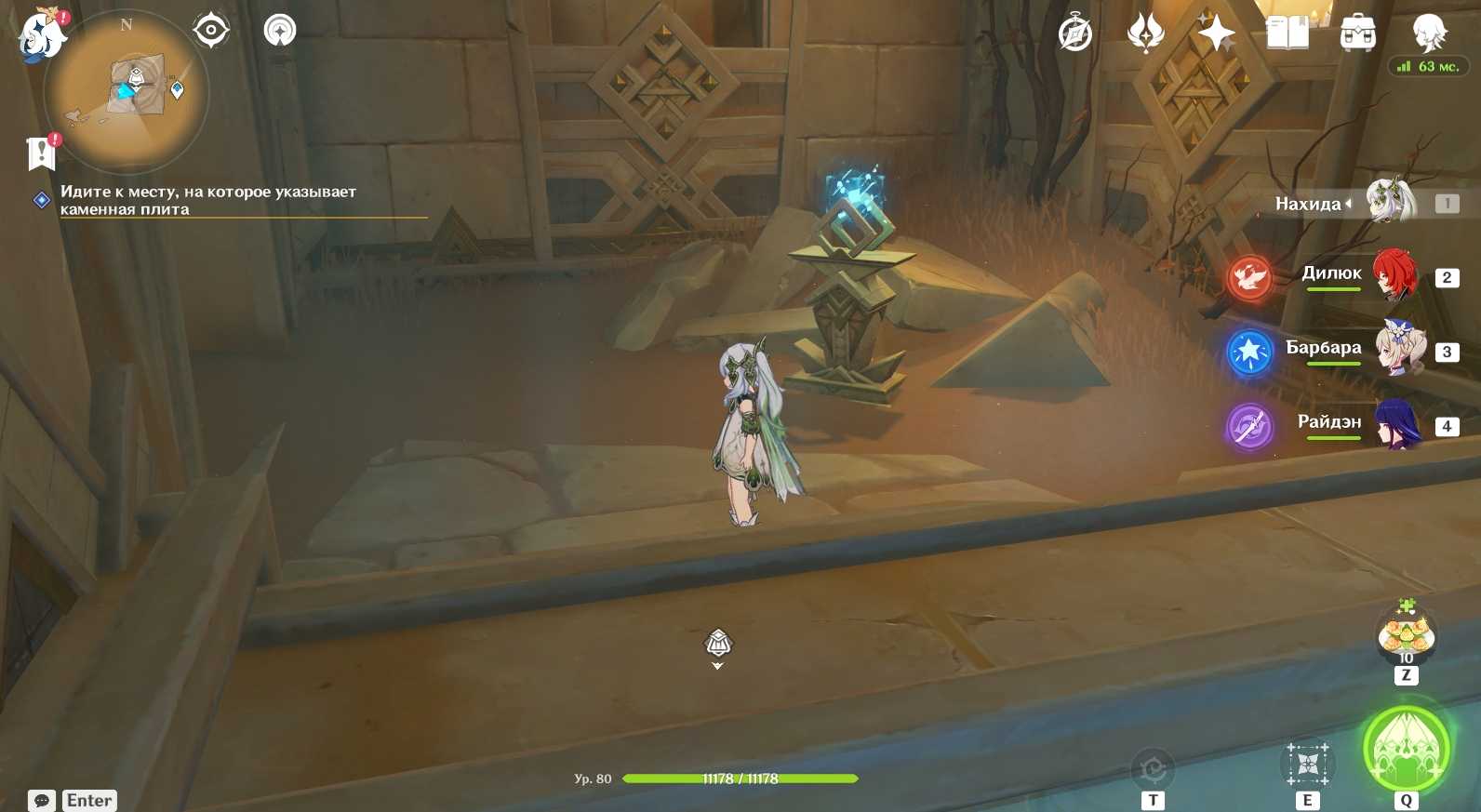Open the winged flame events icon
Image resolution: width=1481 pixels, height=812 pixels.
tap(1145, 33)
